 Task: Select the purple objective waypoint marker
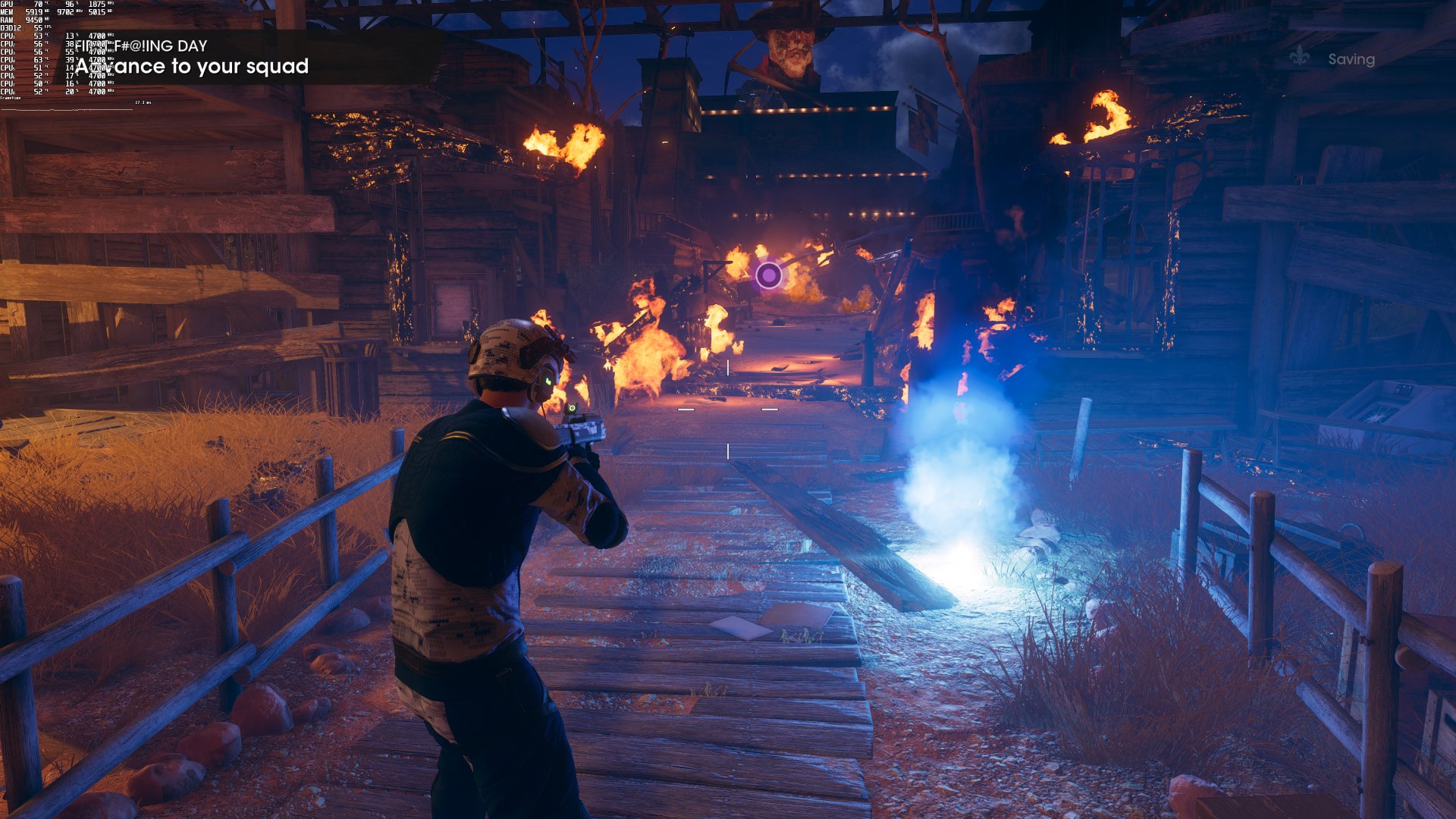click(x=769, y=273)
